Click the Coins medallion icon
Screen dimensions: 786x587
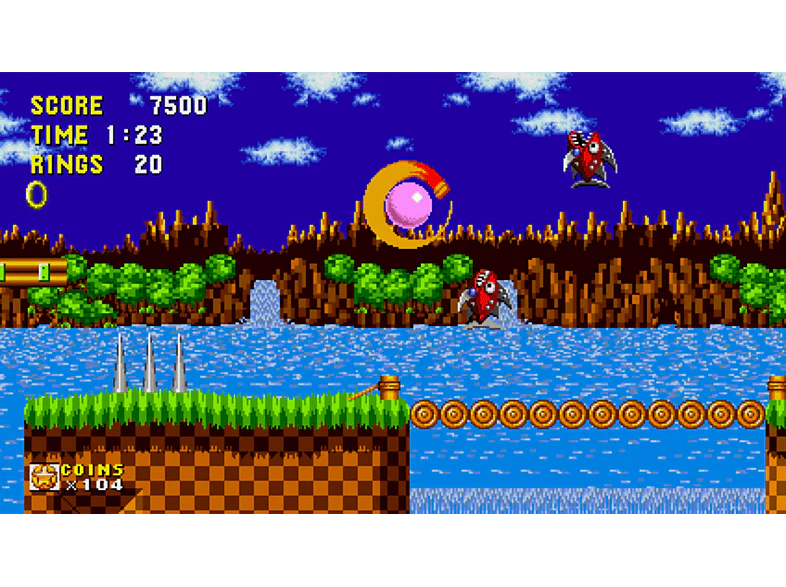pyautogui.click(x=44, y=477)
